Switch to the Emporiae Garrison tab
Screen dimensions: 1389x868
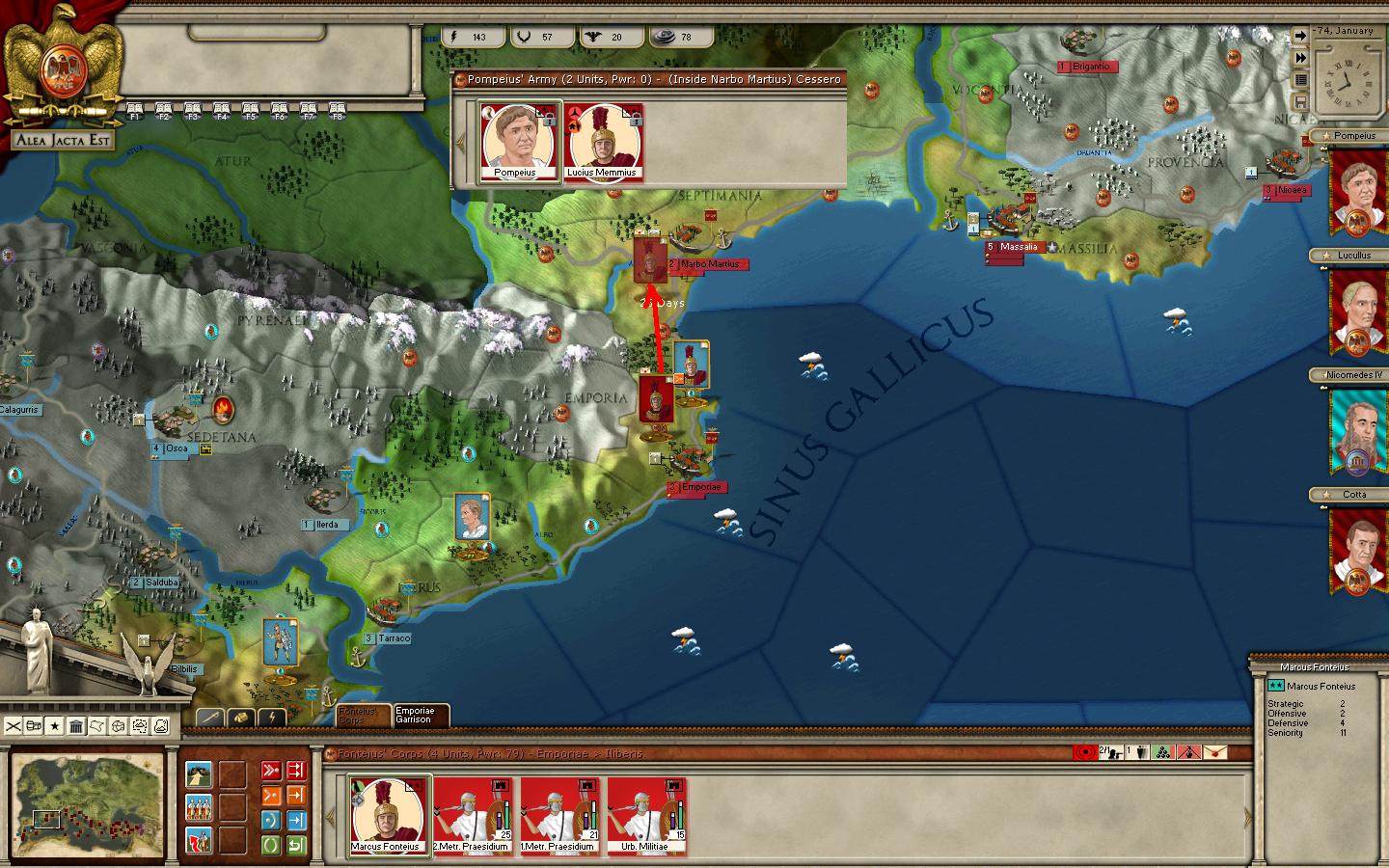point(420,715)
